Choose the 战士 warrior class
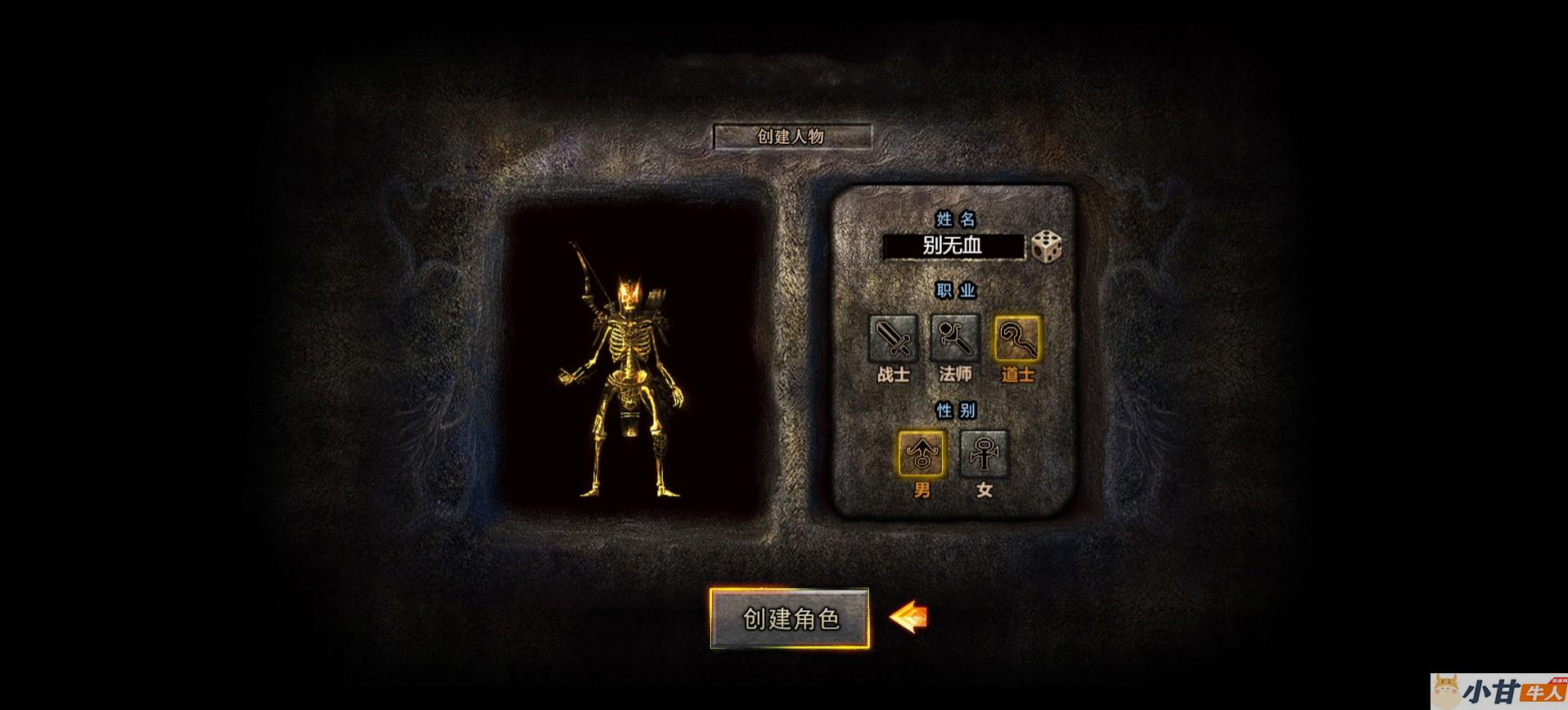 tap(893, 338)
